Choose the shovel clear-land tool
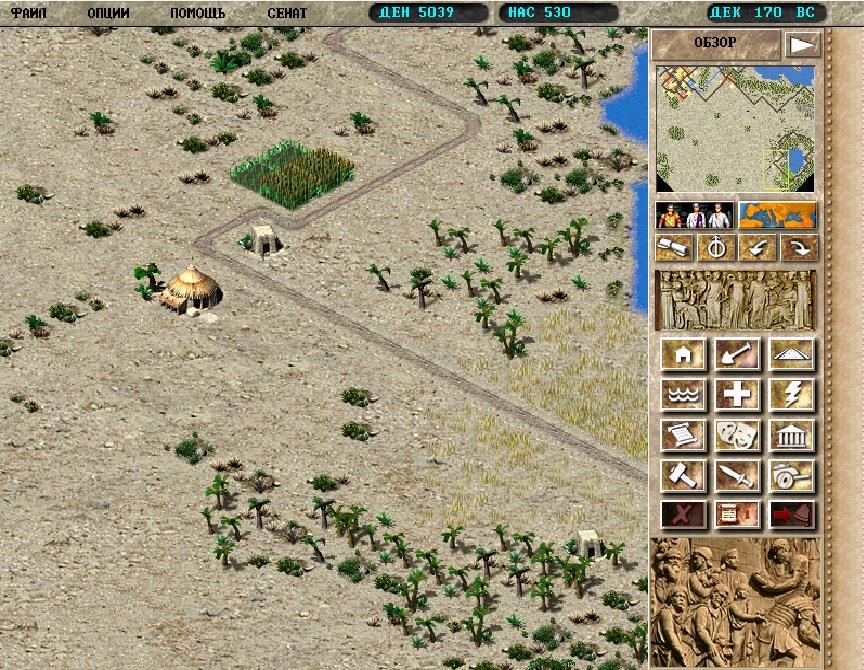 (x=738, y=354)
